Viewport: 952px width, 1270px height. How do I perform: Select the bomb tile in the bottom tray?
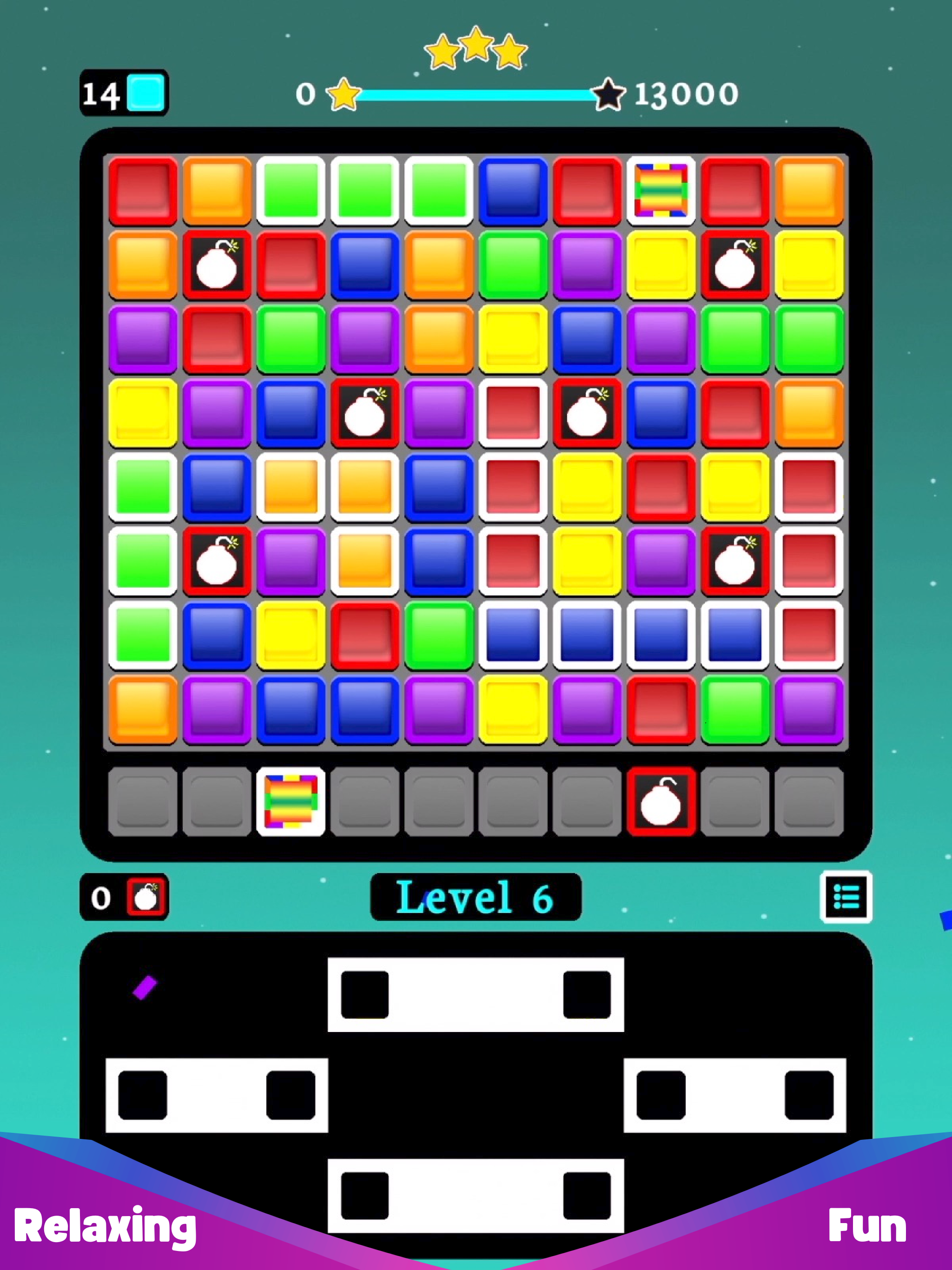coord(661,801)
